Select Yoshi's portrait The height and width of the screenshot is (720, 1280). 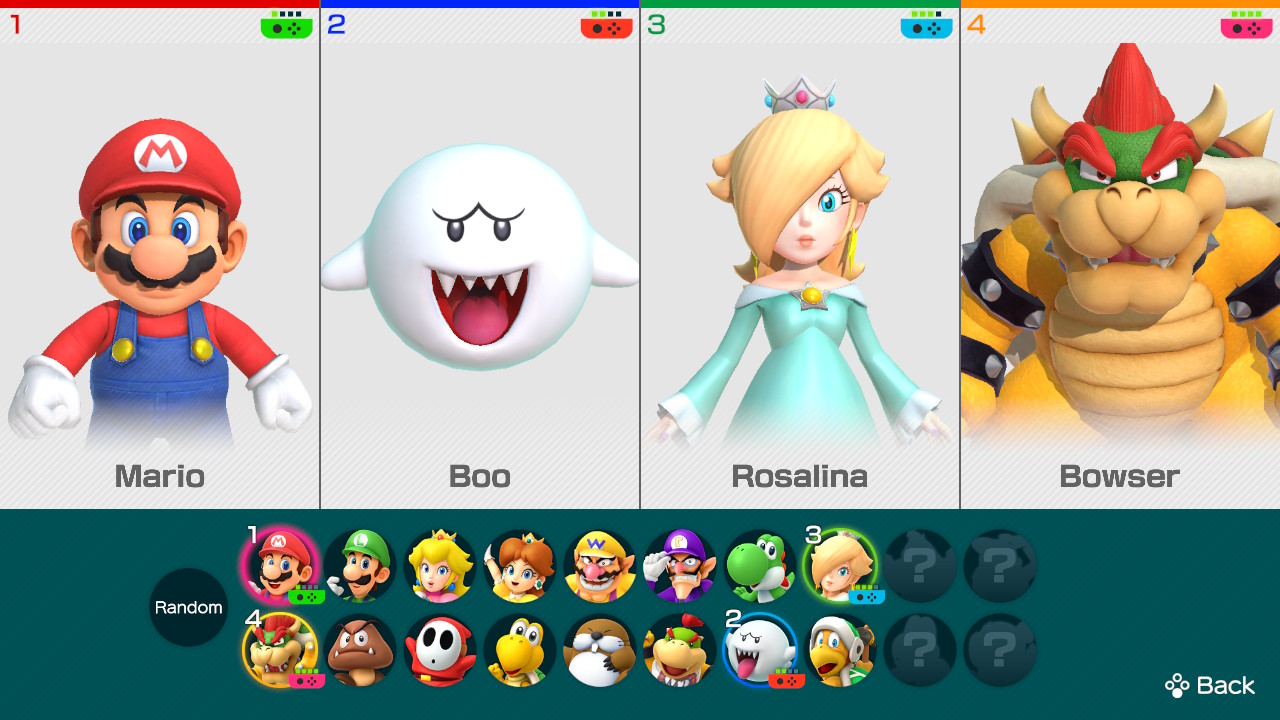(760, 566)
